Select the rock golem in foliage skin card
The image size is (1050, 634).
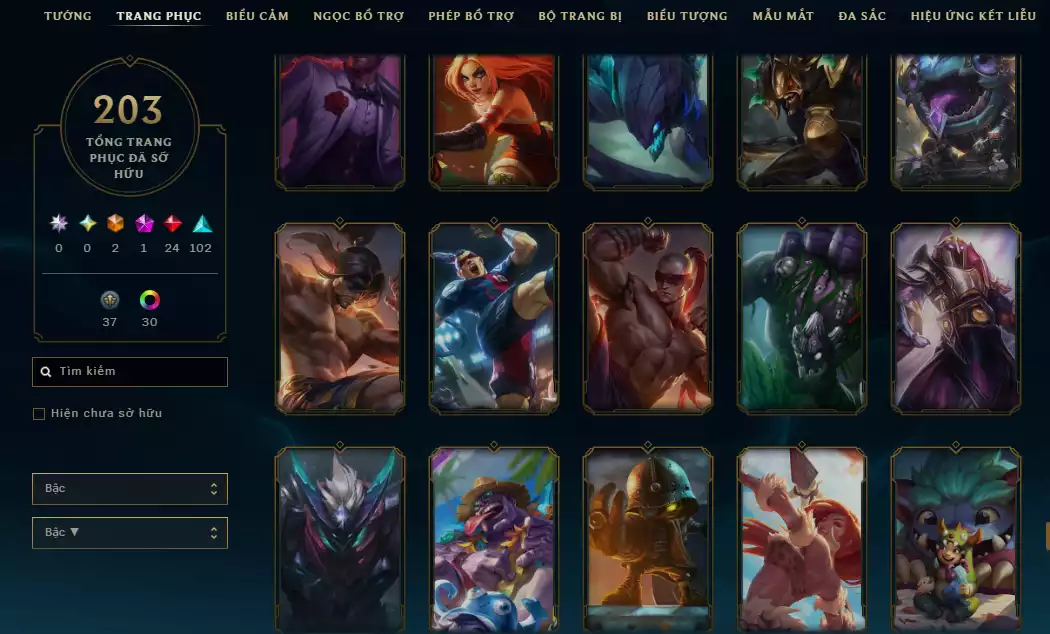point(802,318)
